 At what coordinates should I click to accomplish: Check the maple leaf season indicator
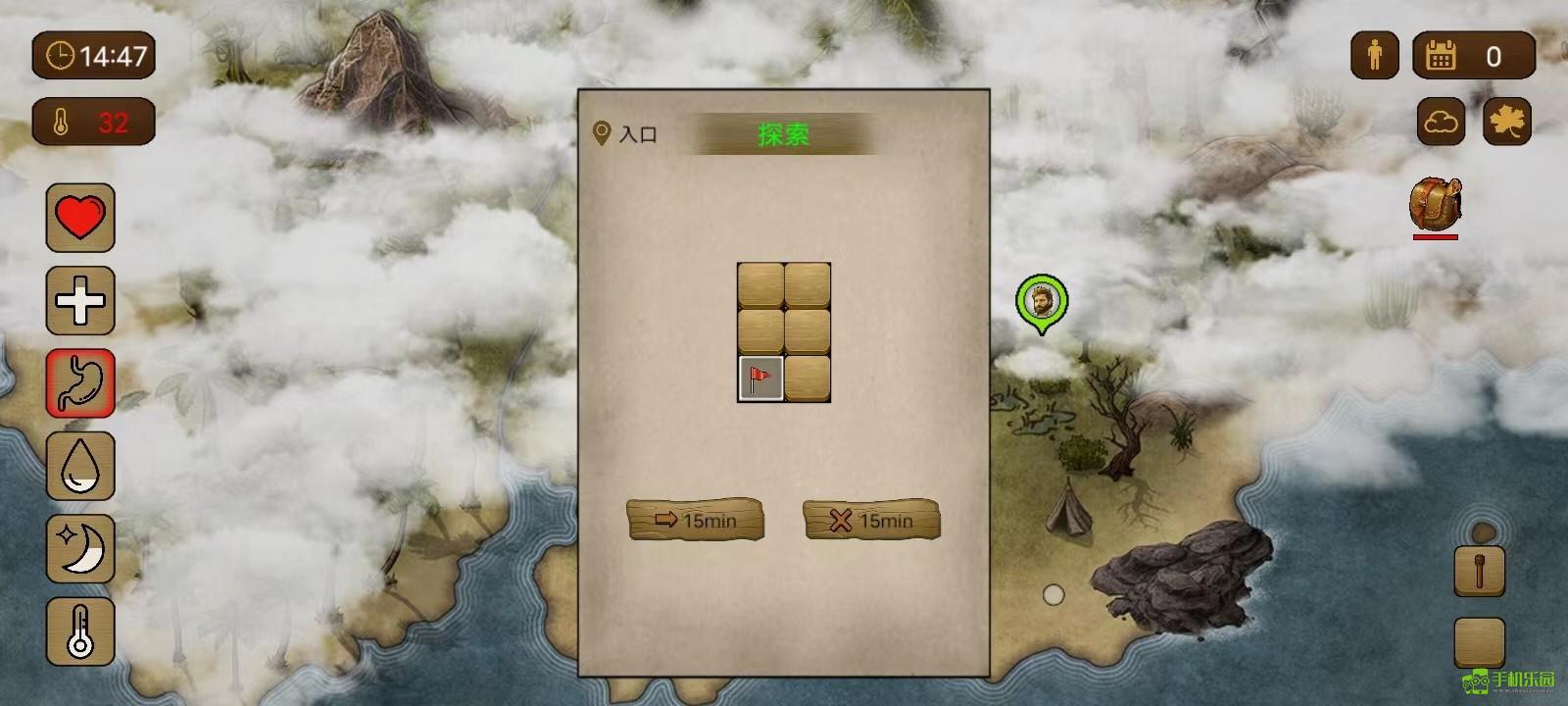(1509, 122)
